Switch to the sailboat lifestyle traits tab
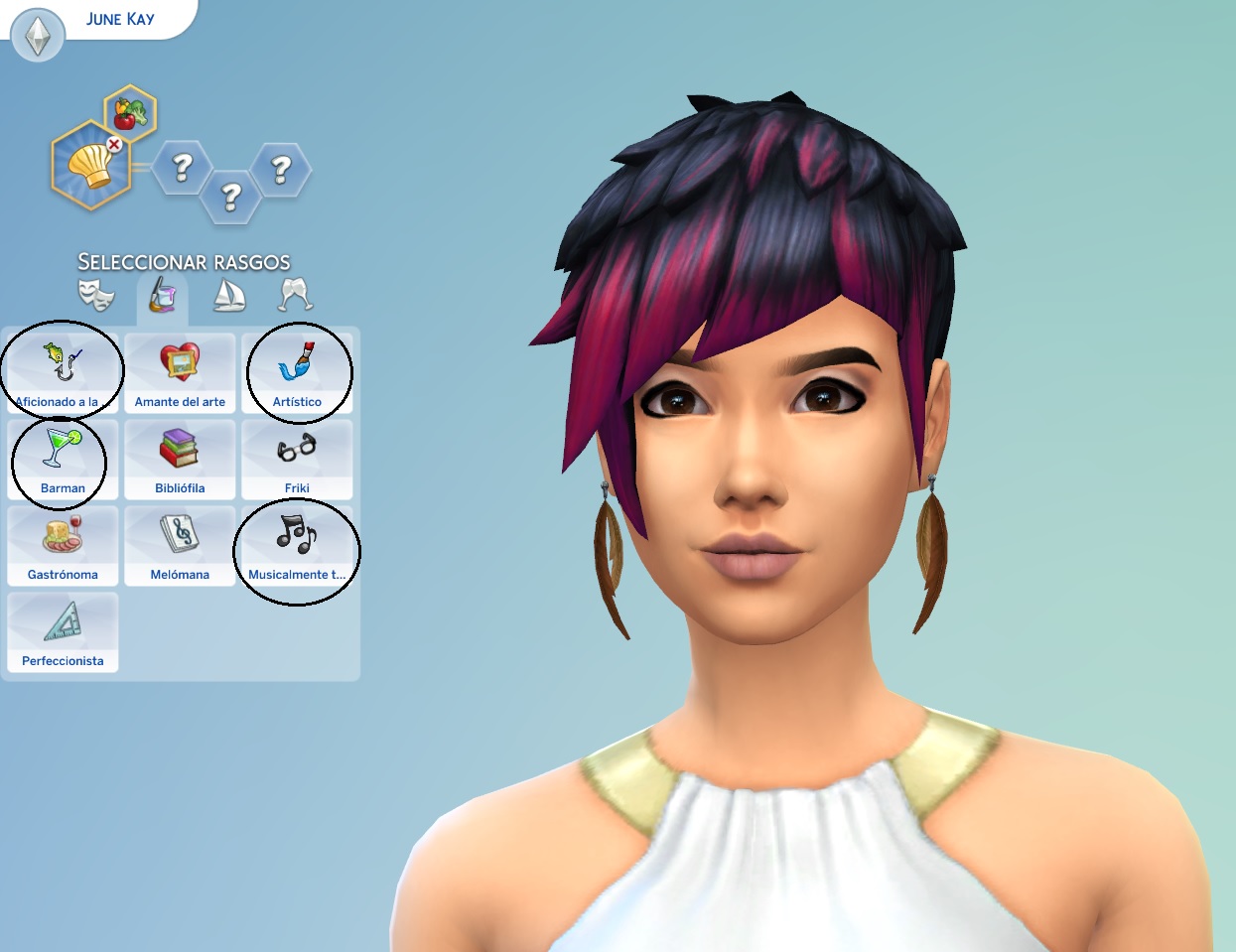Viewport: 1236px width, 952px height. [x=229, y=294]
